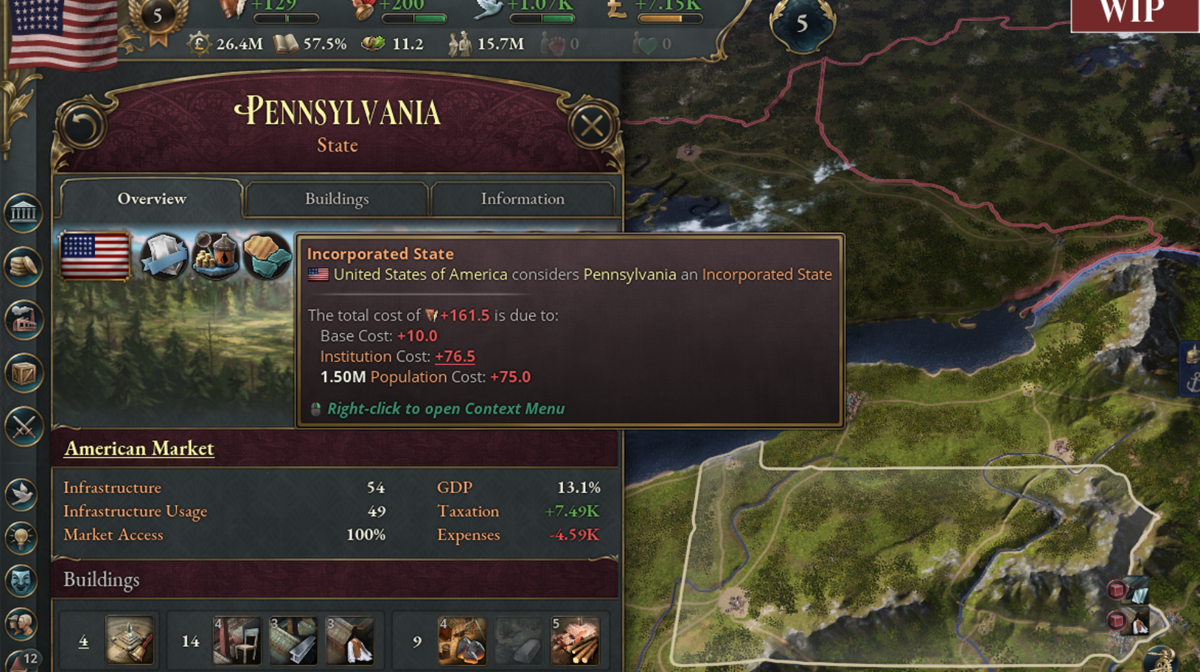1200x672 pixels.
Task: Select the Overview tab
Action: 152,199
